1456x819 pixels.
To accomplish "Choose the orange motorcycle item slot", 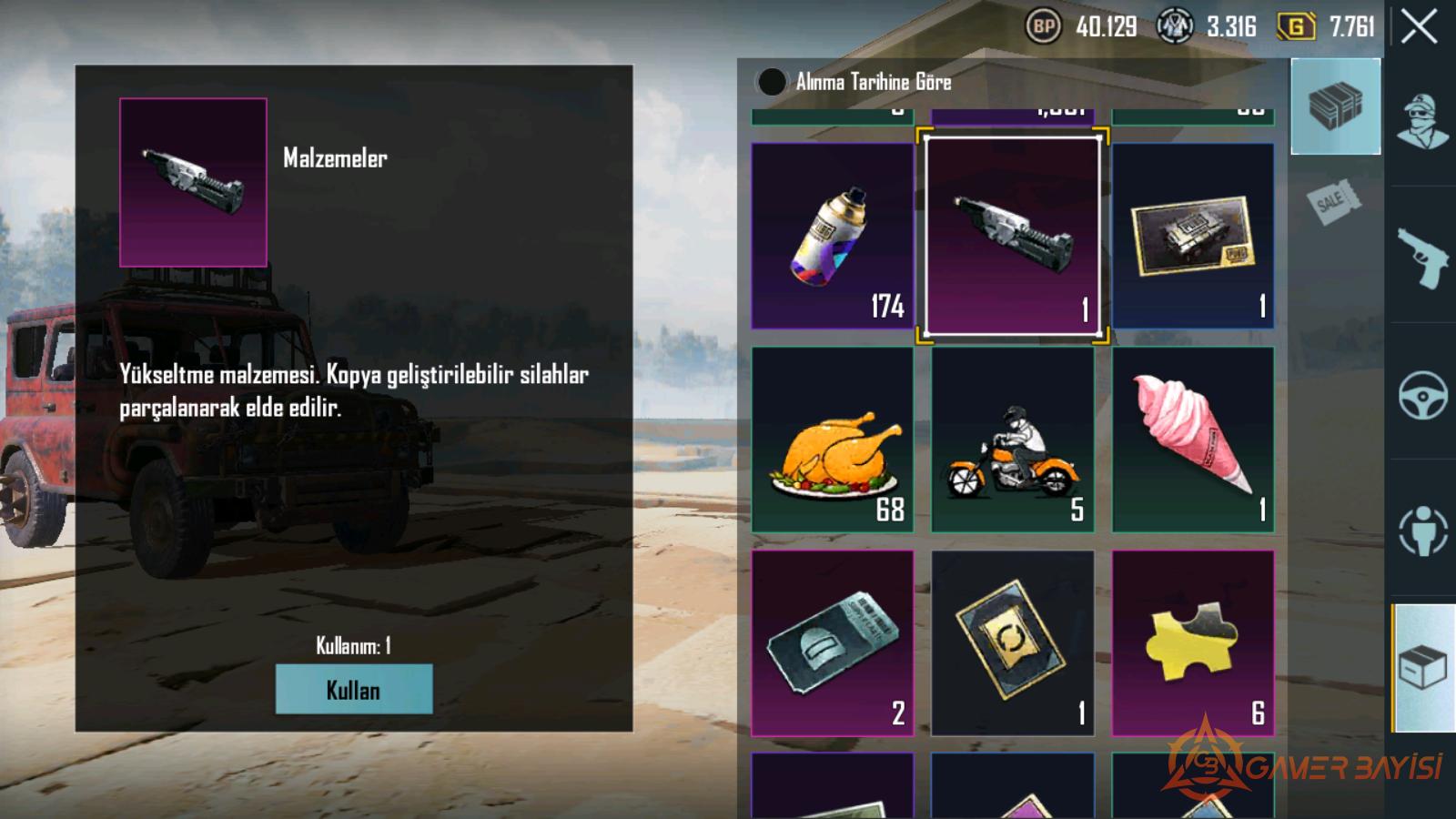I will click(x=1012, y=440).
